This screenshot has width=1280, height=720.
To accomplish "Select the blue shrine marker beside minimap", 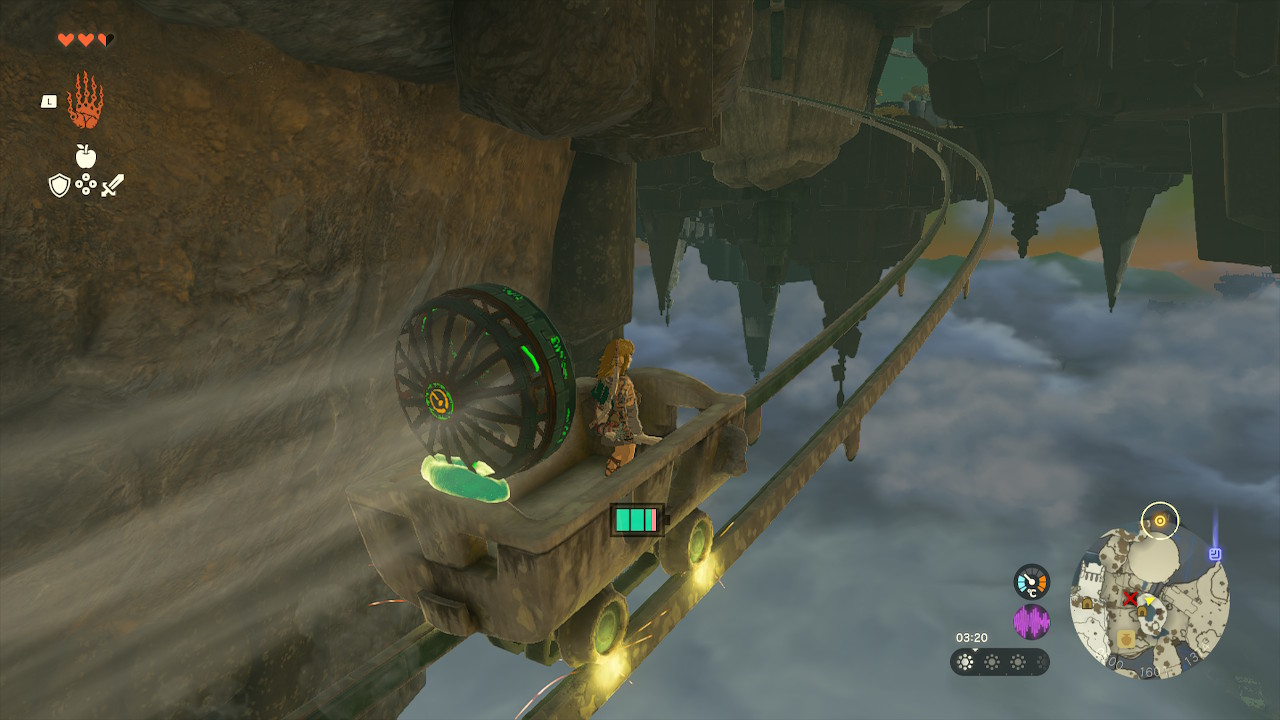I will click(1215, 553).
